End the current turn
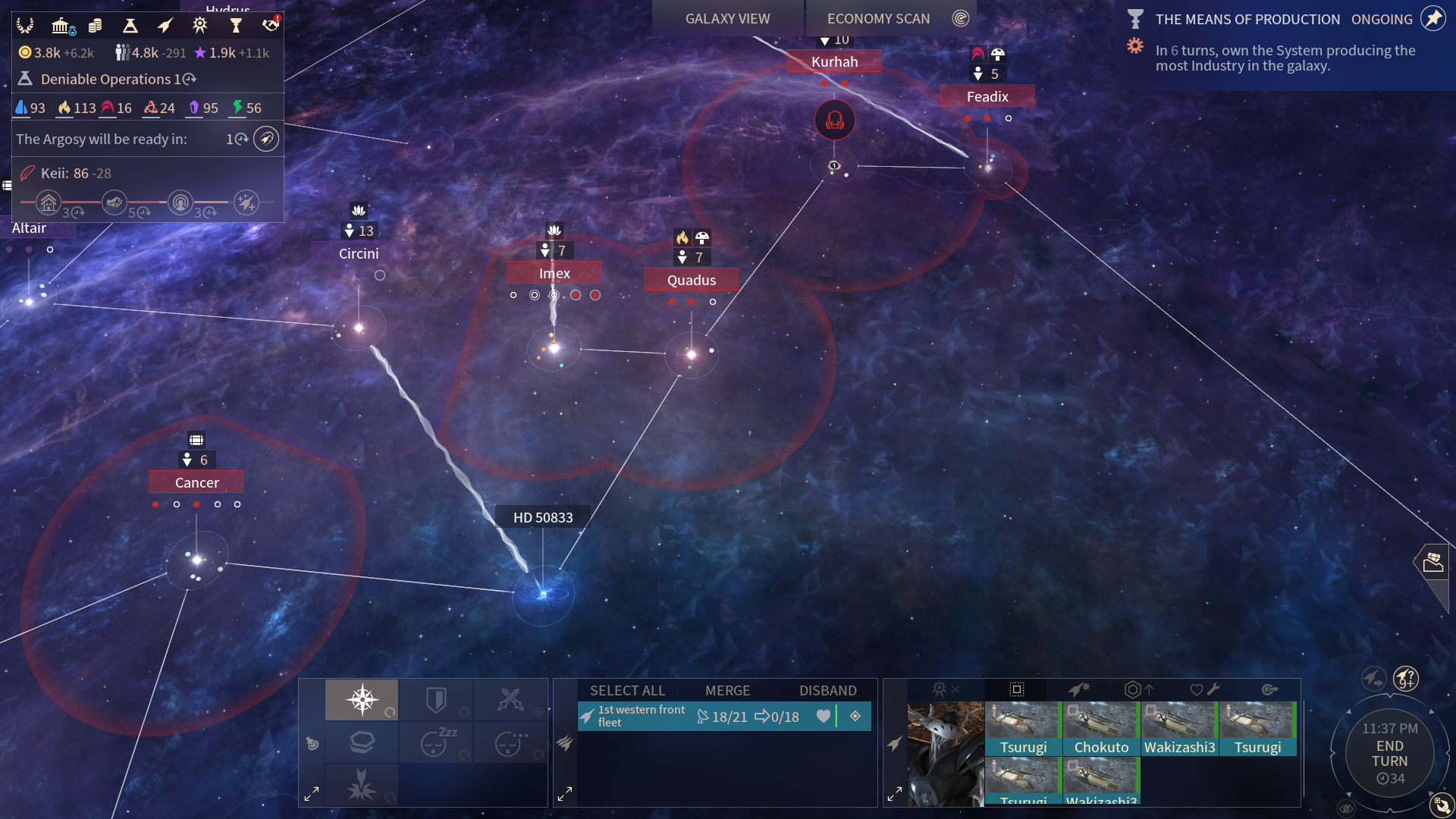1456x819 pixels. pyautogui.click(x=1389, y=754)
